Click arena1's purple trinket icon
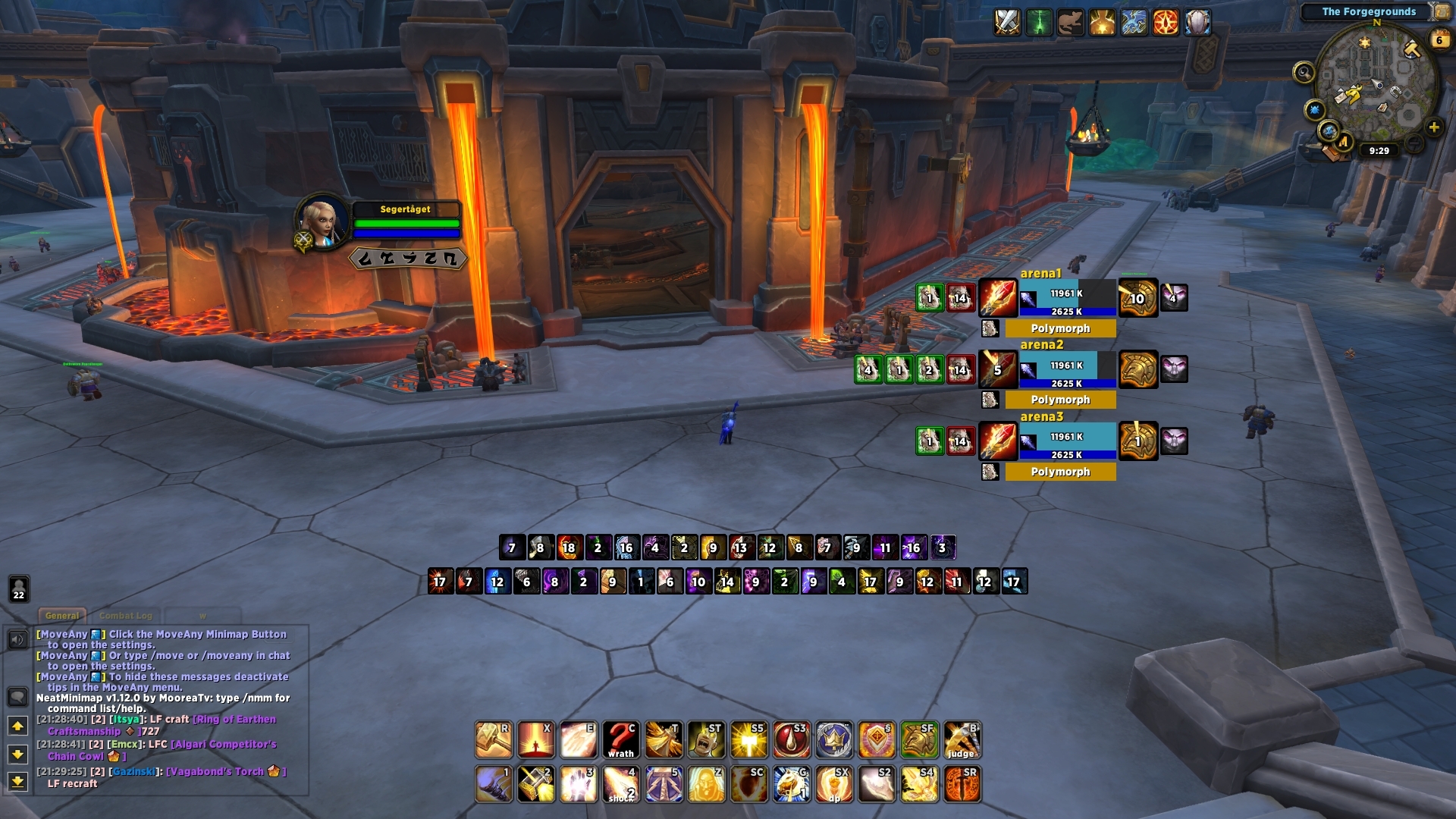Viewport: 1456px width, 819px height. click(1174, 297)
